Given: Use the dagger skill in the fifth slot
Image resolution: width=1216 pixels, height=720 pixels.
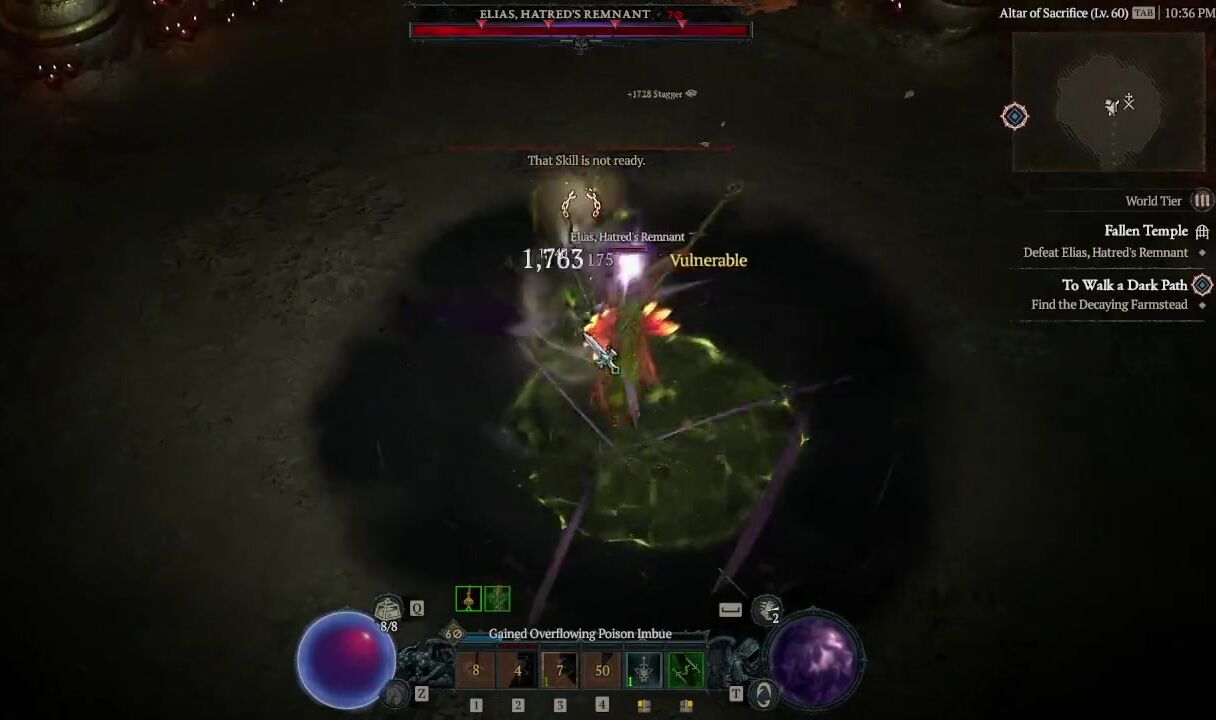Looking at the screenshot, I should coord(644,670).
